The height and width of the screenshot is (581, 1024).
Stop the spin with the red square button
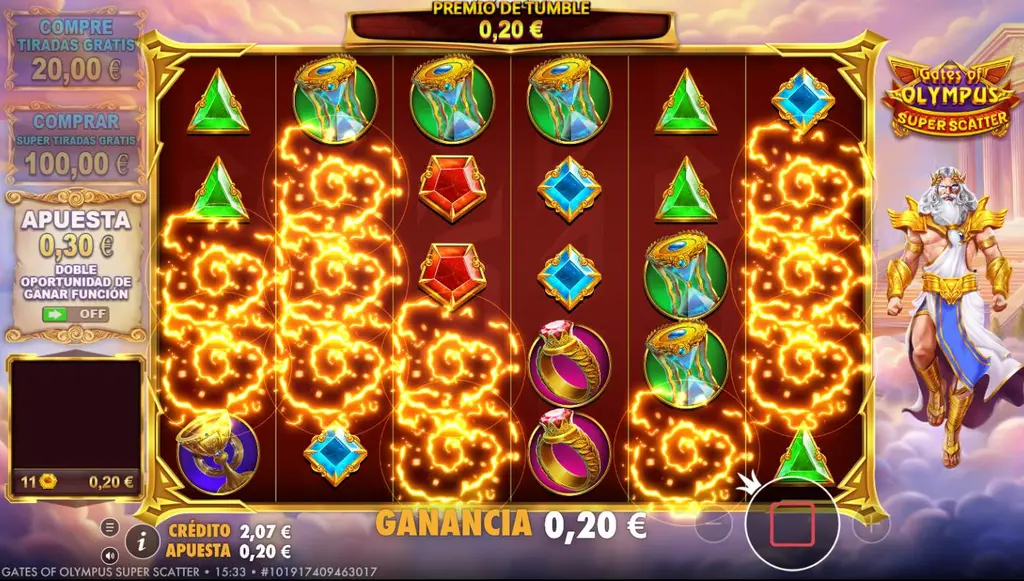(791, 524)
